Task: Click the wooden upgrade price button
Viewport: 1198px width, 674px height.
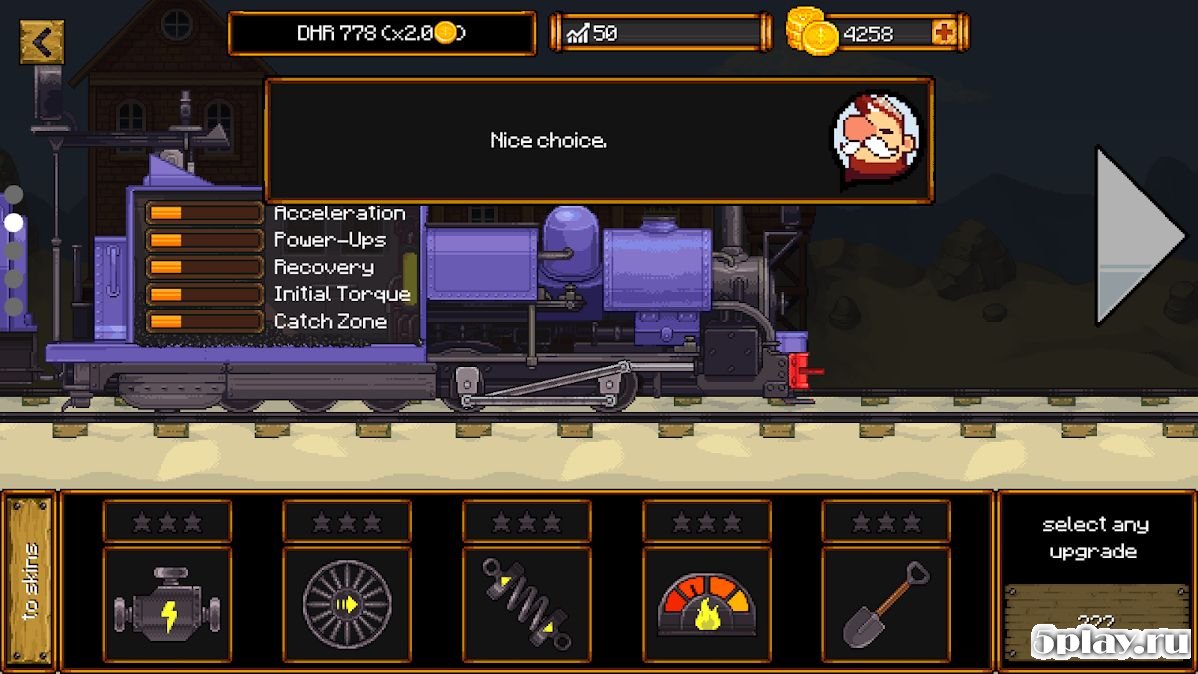Action: (1094, 620)
